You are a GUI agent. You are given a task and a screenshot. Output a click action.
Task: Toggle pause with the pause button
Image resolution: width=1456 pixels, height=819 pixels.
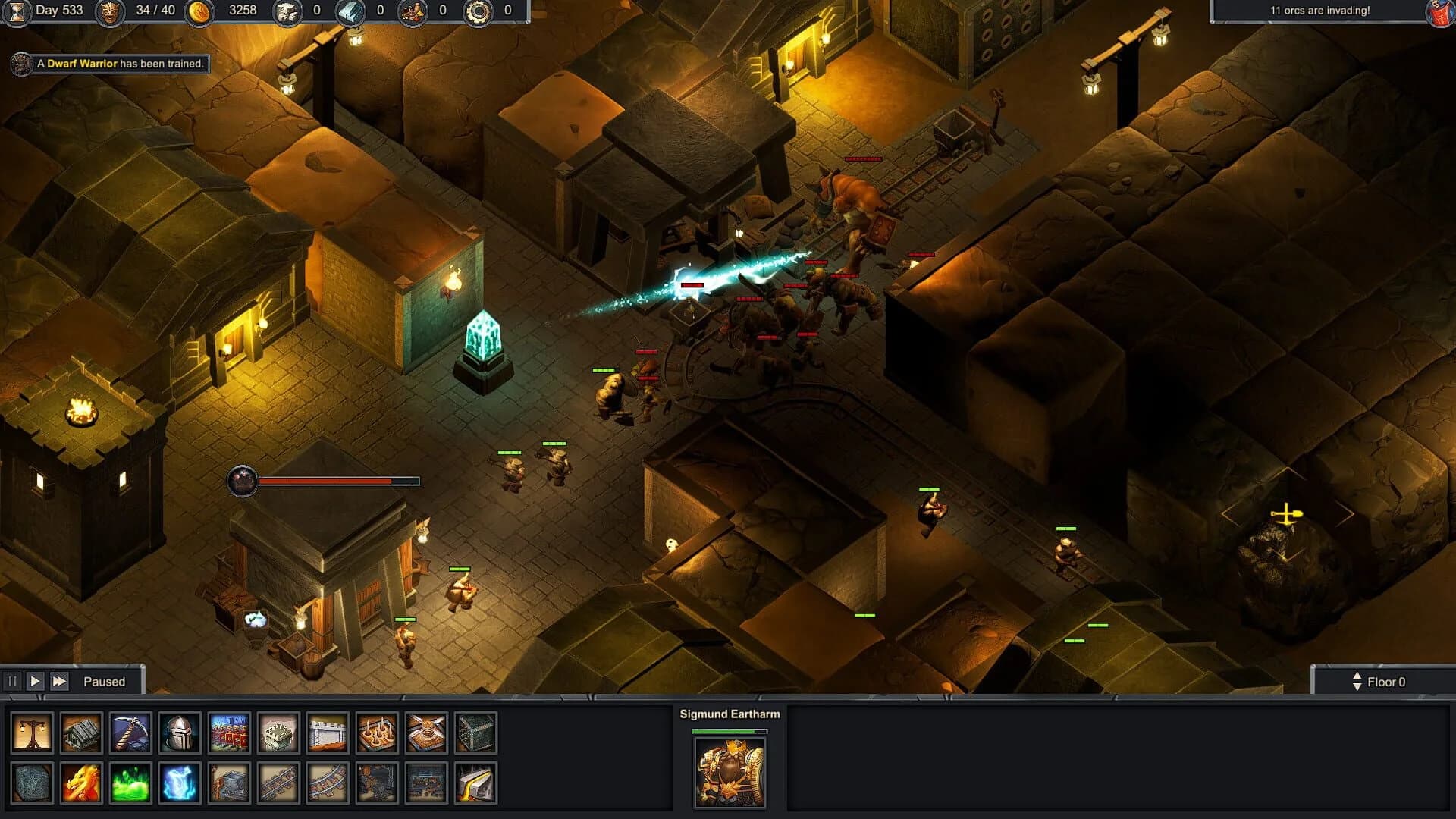[13, 681]
